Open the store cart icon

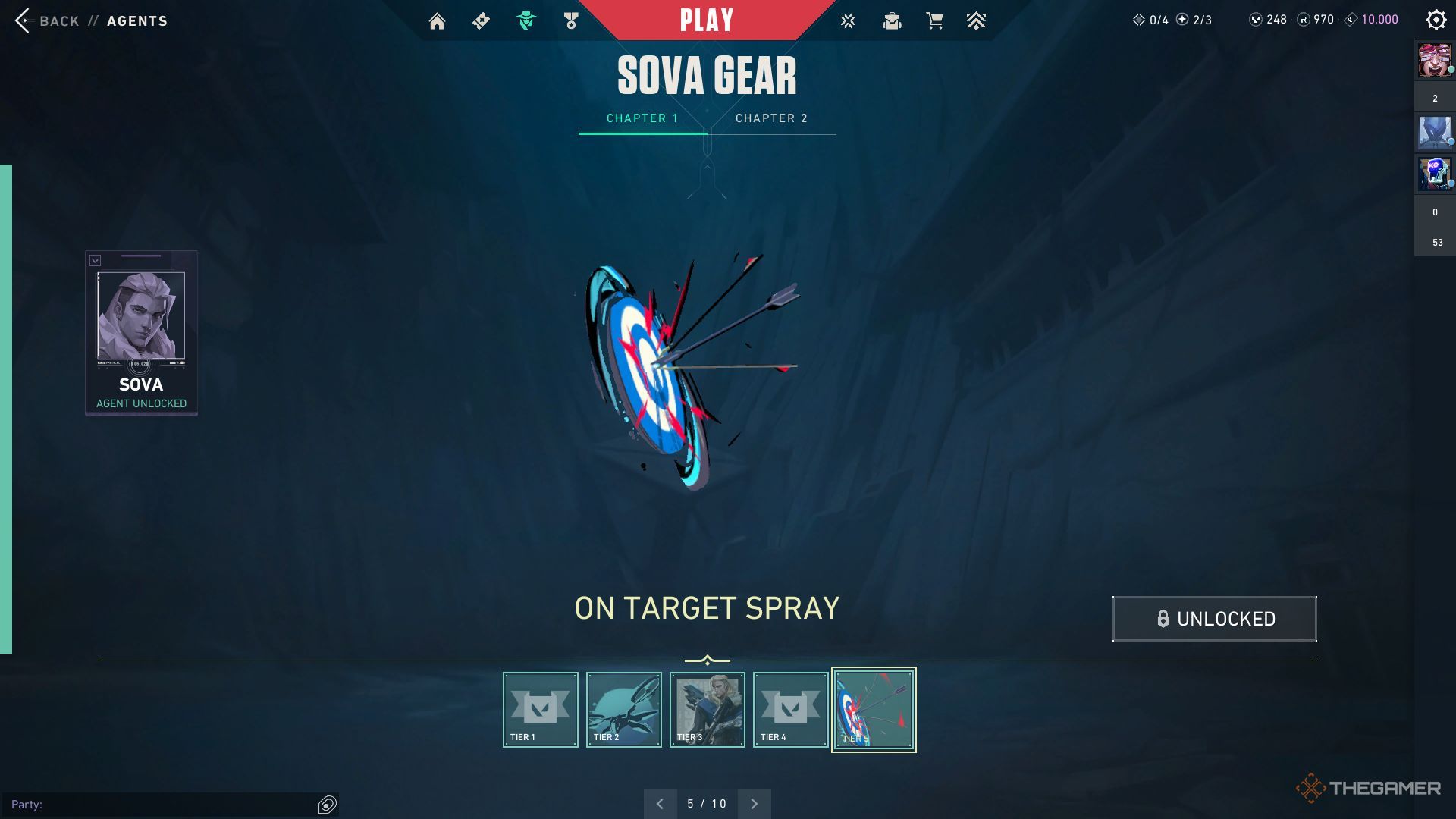pos(934,21)
